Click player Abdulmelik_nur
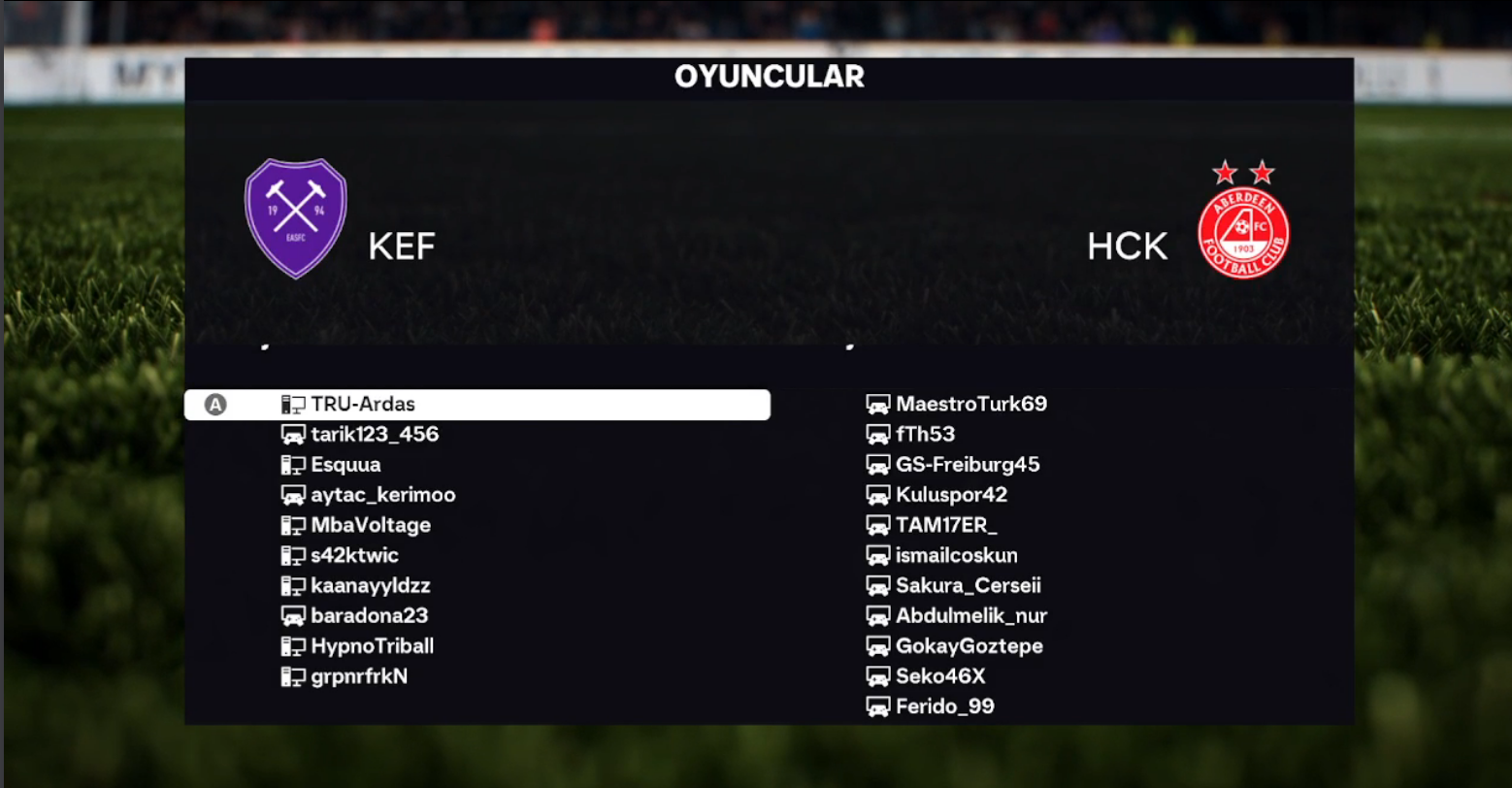The height and width of the screenshot is (788, 1512). [x=970, y=616]
